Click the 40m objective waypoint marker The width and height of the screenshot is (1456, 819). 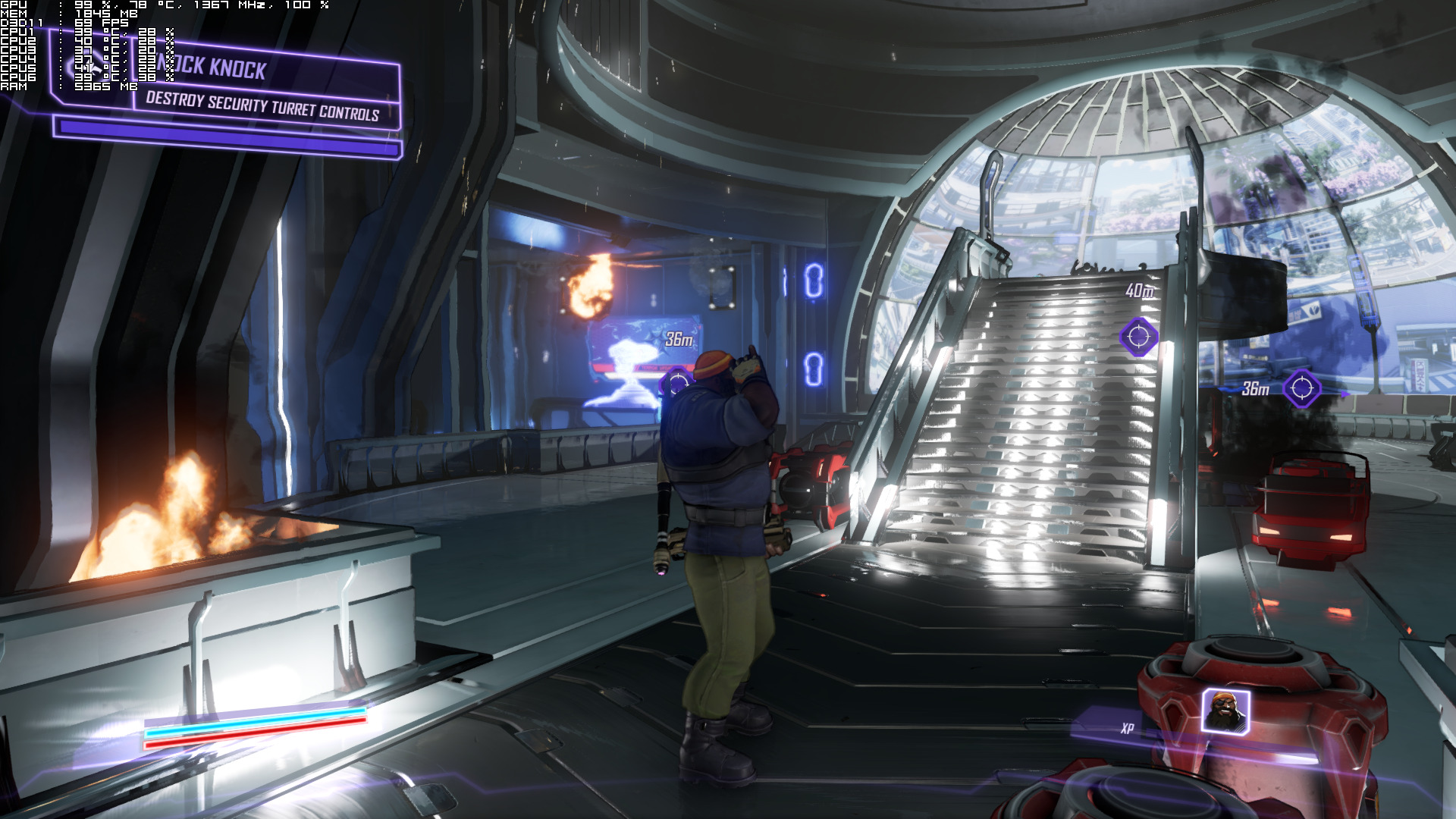point(1138,336)
